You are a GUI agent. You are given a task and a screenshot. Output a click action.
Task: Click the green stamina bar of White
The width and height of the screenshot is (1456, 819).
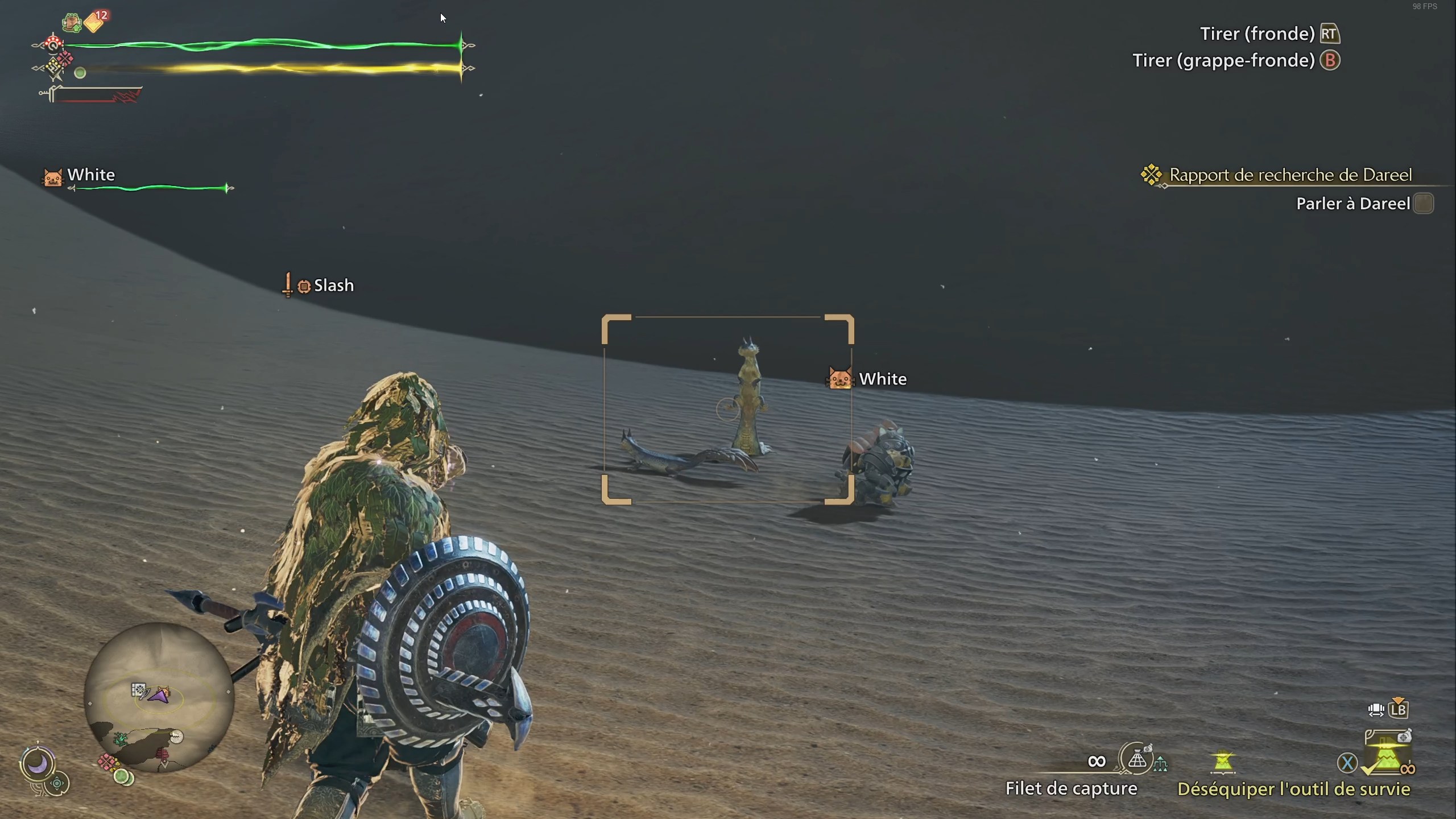click(151, 188)
